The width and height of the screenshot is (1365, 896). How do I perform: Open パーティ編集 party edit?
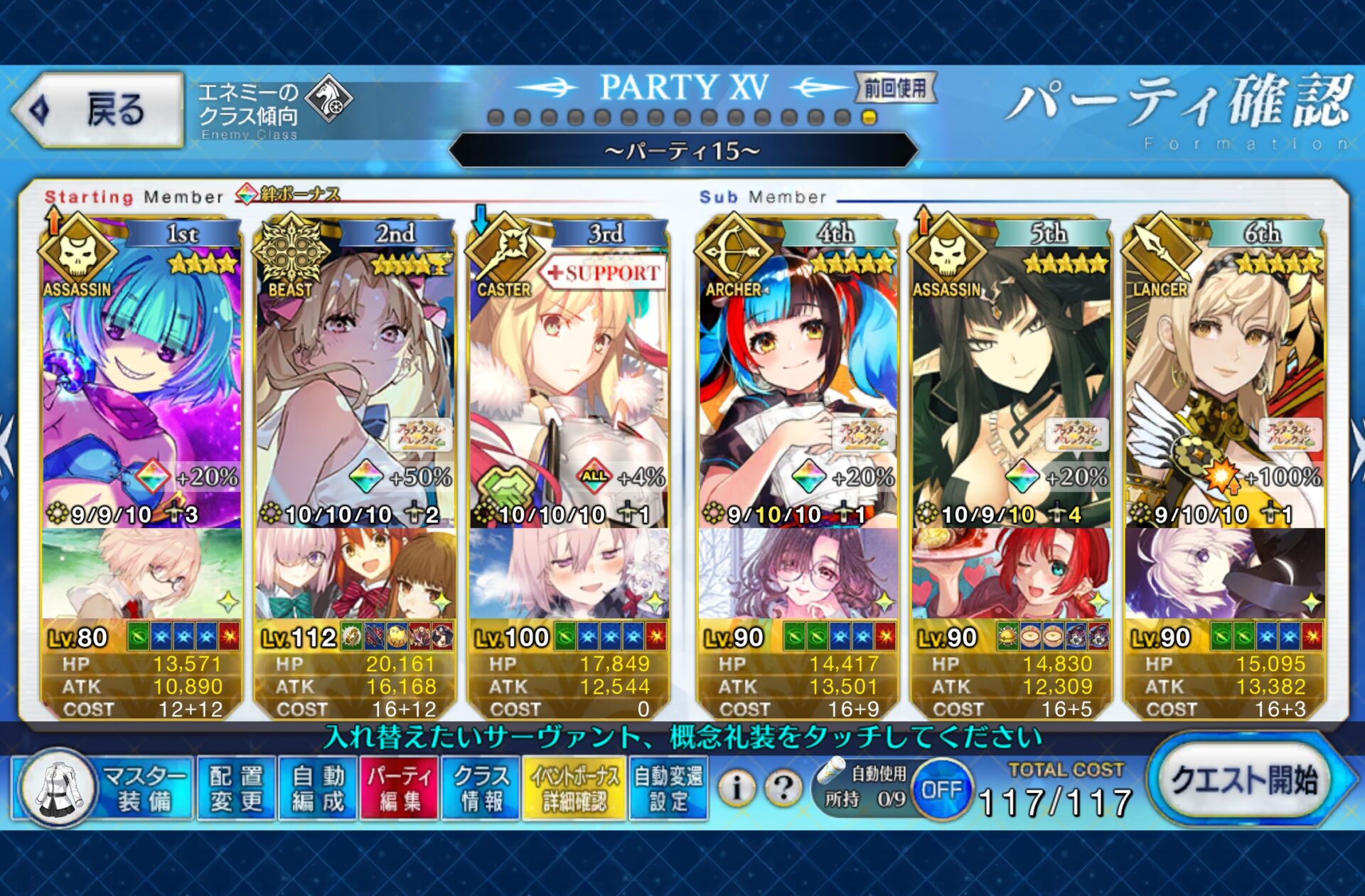tap(400, 788)
